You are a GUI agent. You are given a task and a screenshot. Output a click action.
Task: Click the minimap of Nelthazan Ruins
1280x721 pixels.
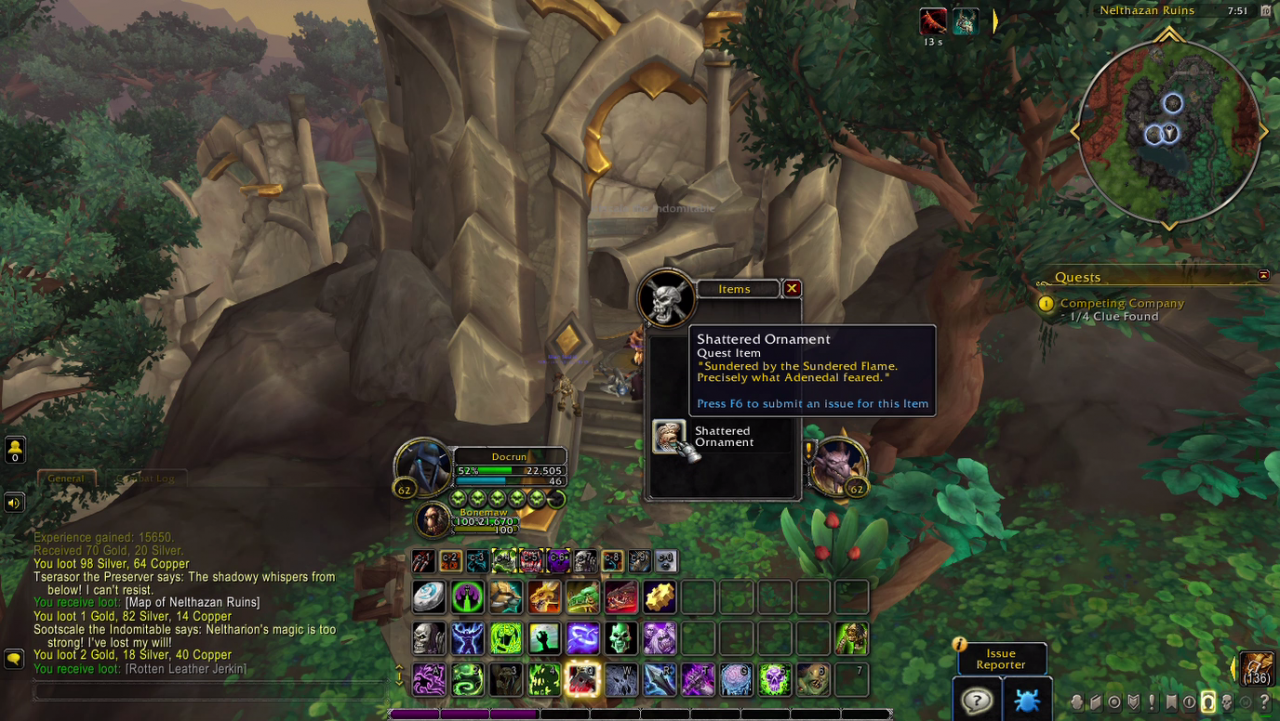click(1168, 132)
